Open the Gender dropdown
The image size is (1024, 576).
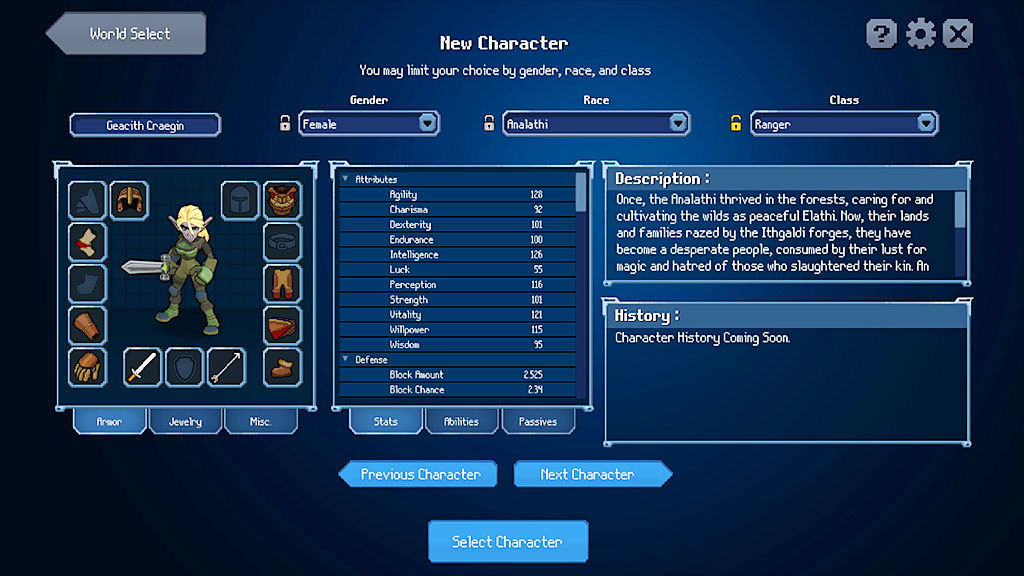(427, 124)
